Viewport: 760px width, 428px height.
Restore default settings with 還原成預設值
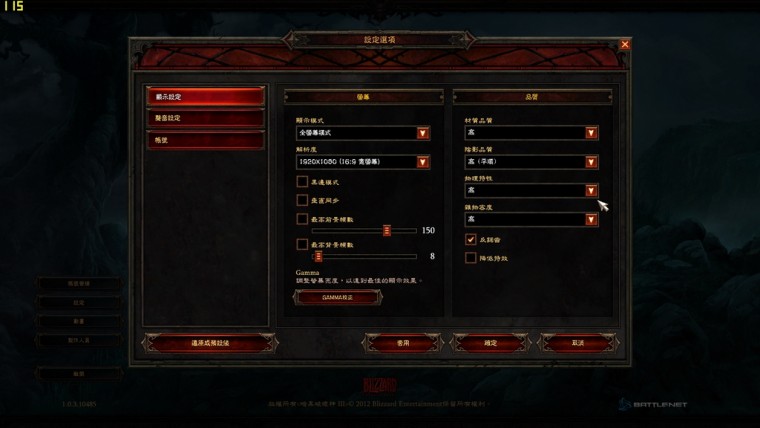(x=210, y=343)
